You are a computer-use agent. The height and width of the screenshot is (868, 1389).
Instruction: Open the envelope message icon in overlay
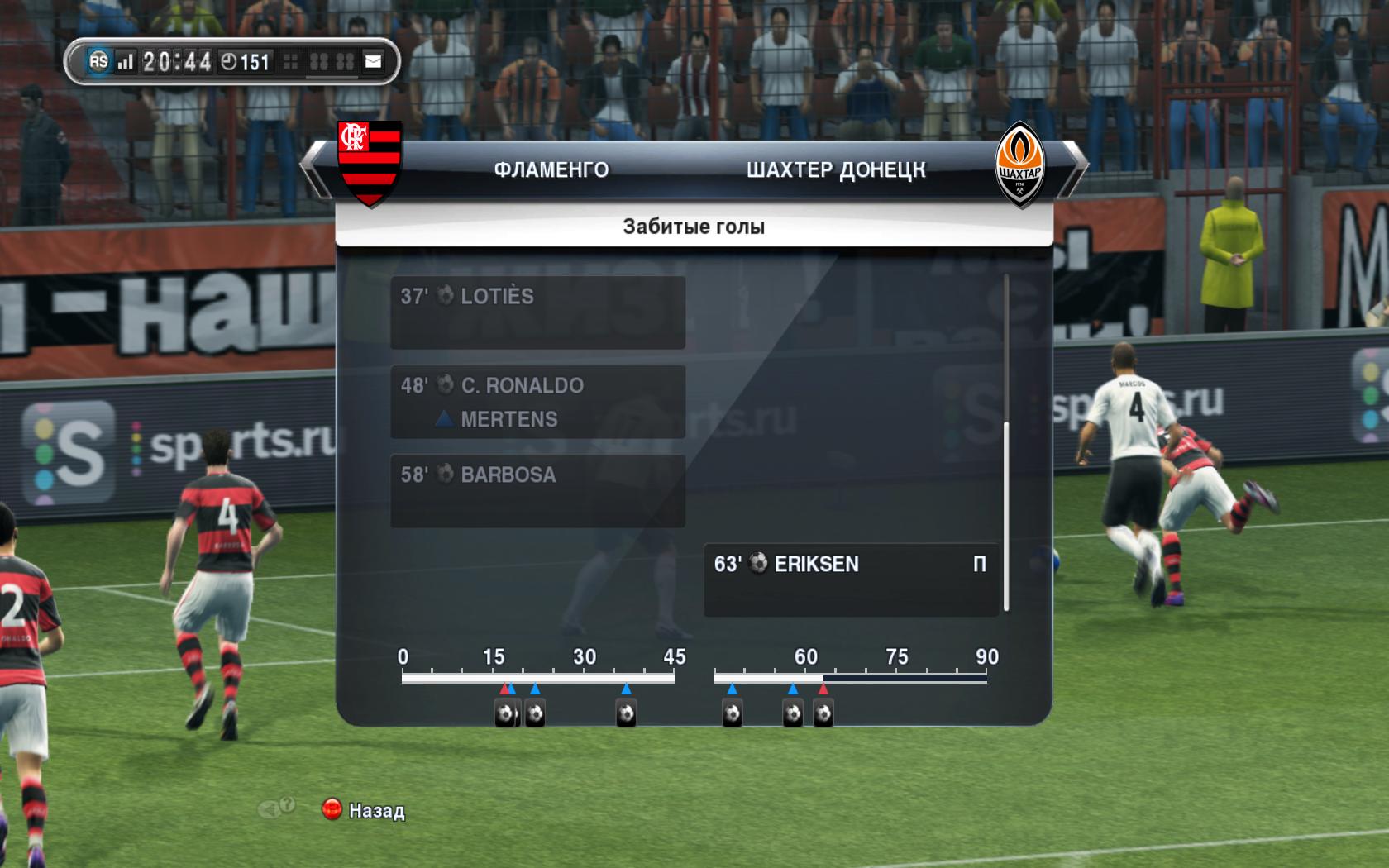[374, 62]
